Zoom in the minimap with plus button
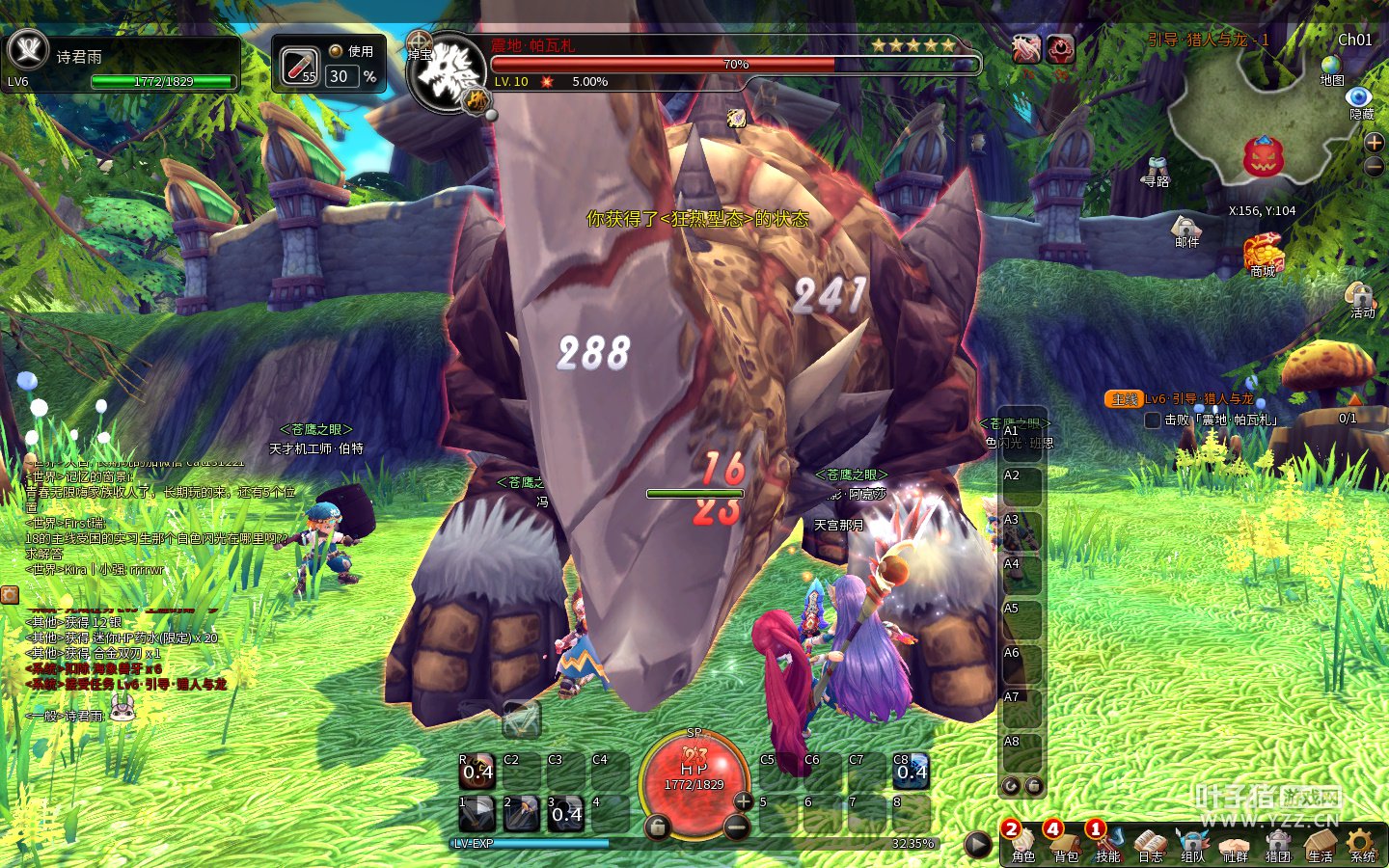 (x=1375, y=143)
